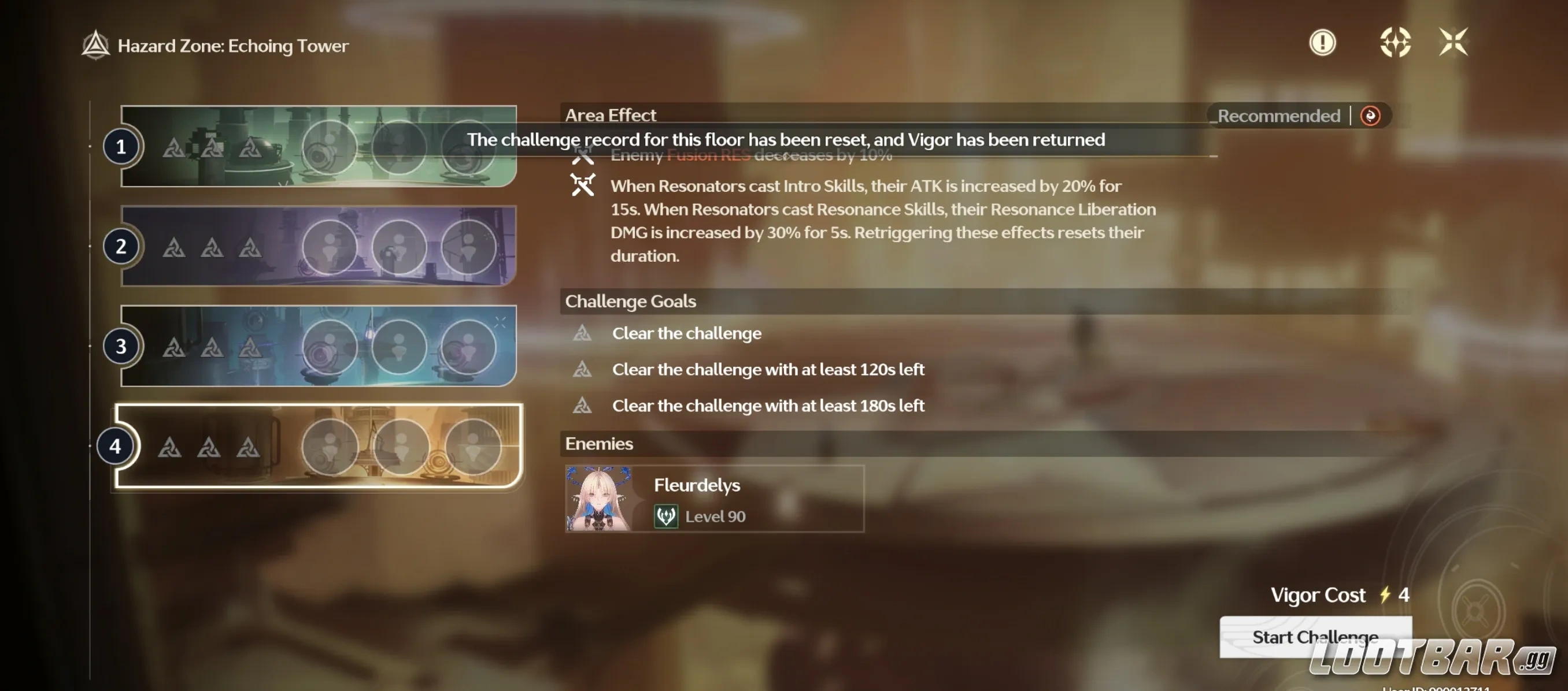
Task: Click the element icon beside Level 90
Action: pos(665,516)
